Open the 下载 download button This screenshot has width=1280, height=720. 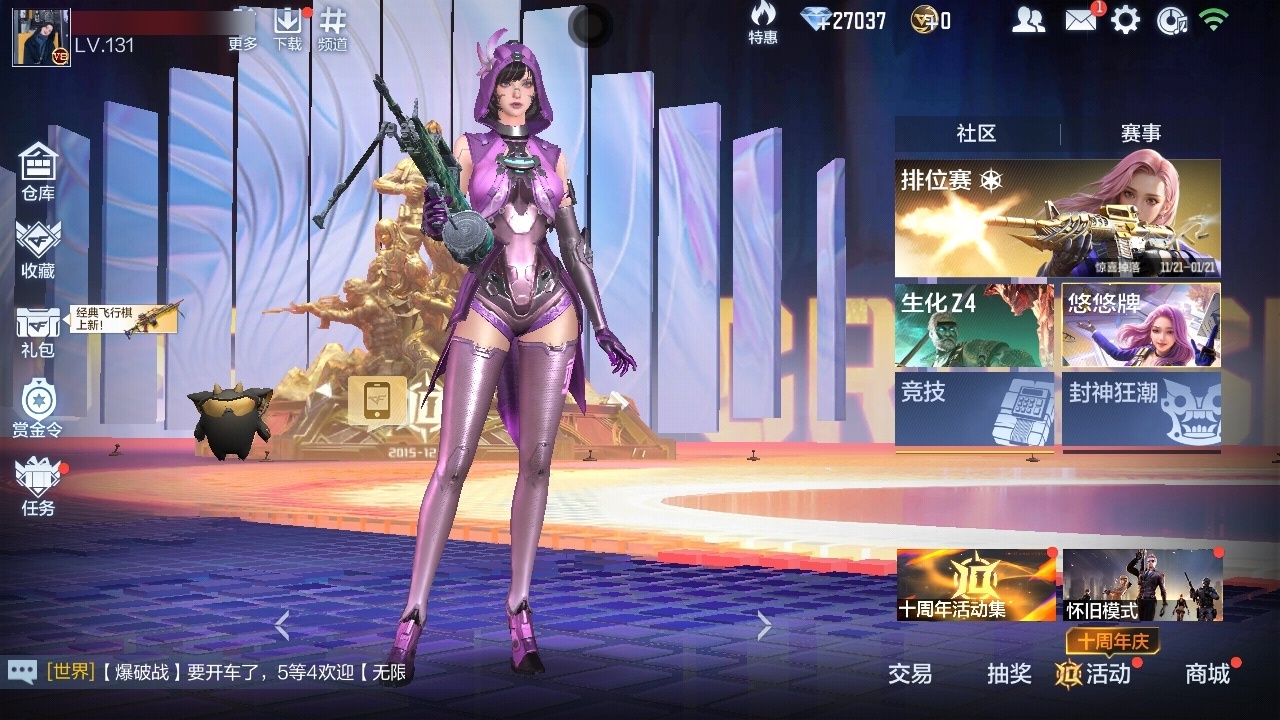(288, 27)
